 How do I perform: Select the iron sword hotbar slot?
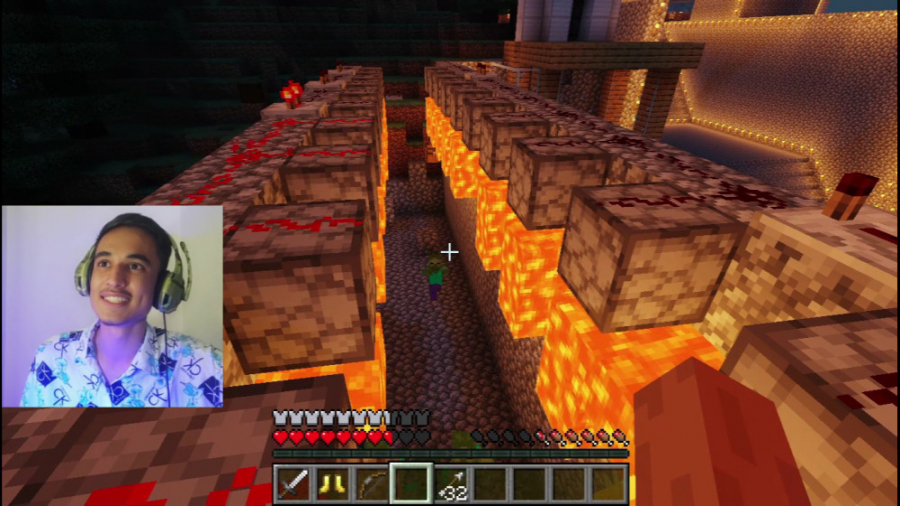292,484
